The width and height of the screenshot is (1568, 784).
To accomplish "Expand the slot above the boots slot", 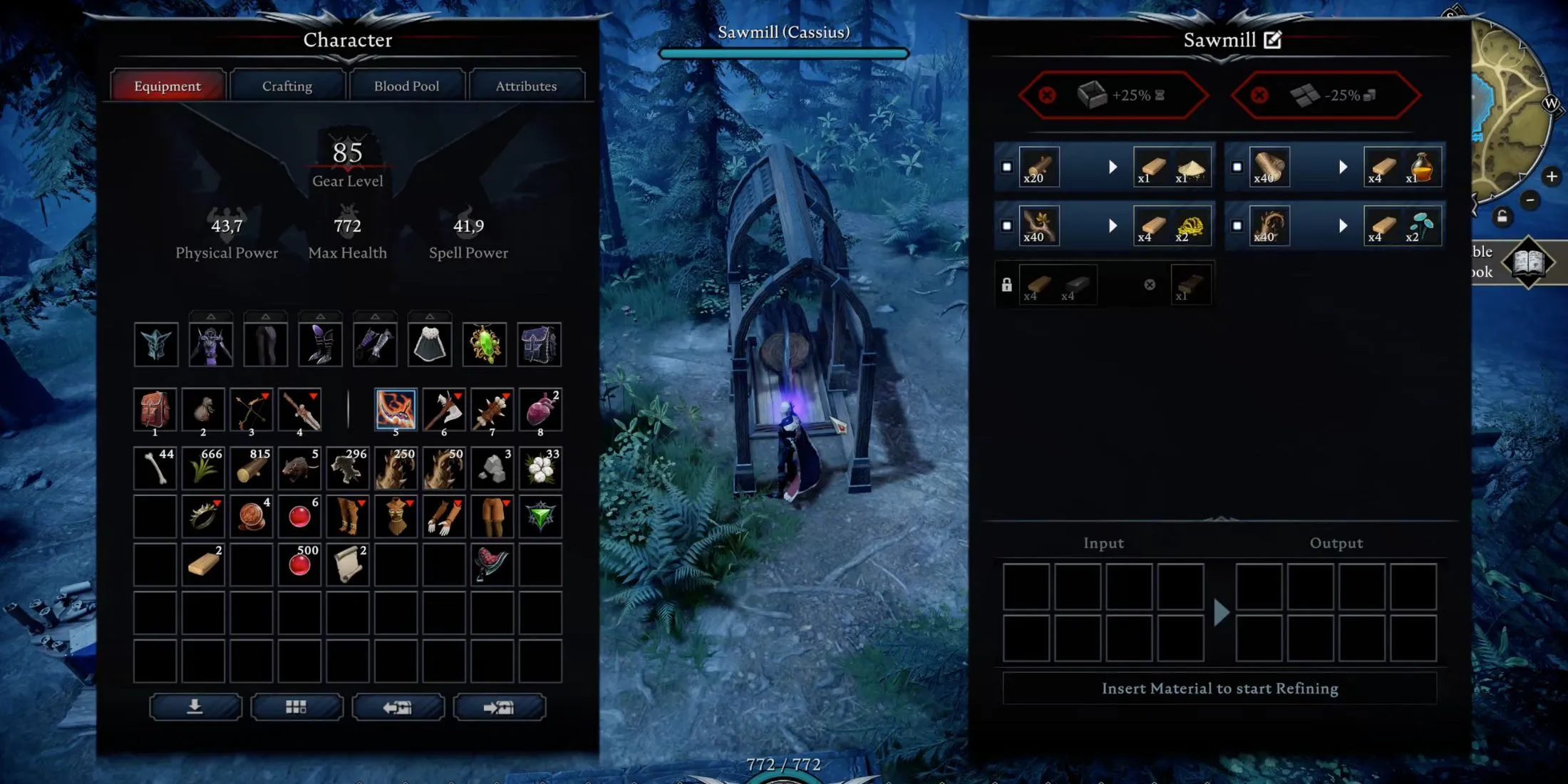I will pyautogui.click(x=319, y=317).
